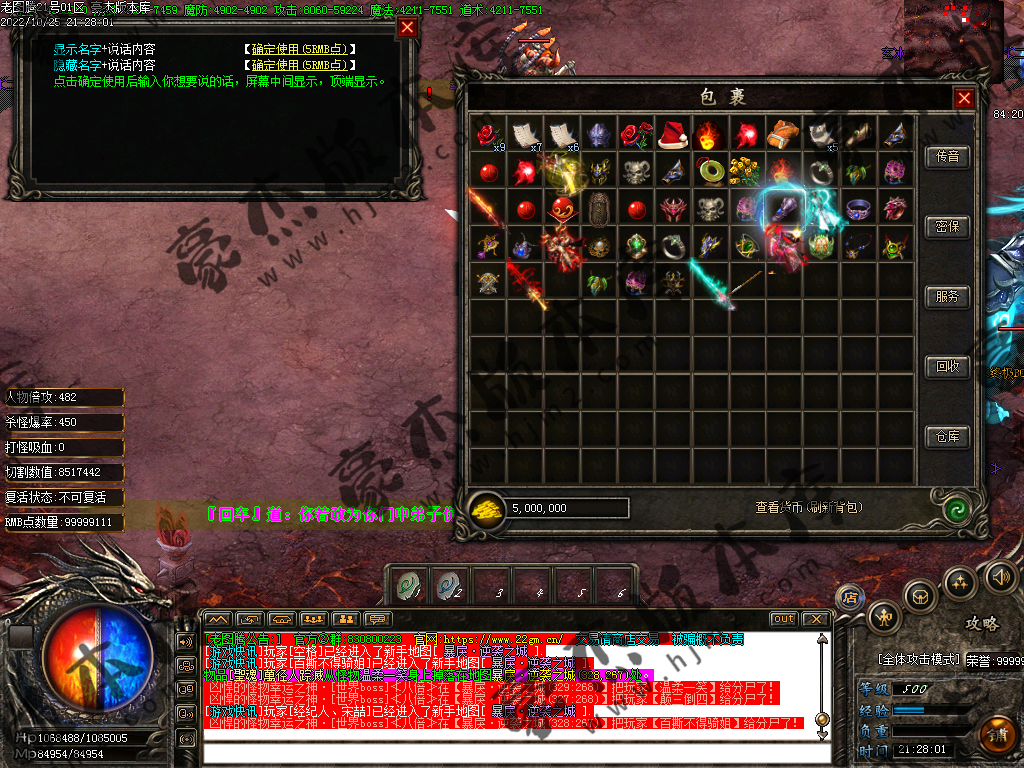
Task: Click the chat panel out button
Action: [x=784, y=619]
